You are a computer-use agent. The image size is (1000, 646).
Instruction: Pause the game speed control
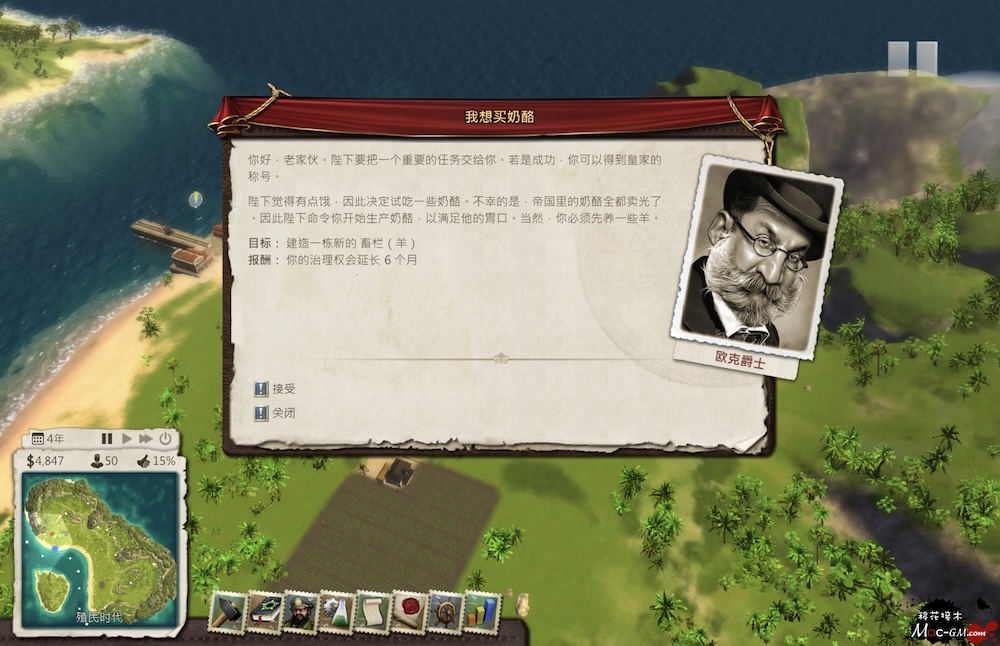(107, 439)
